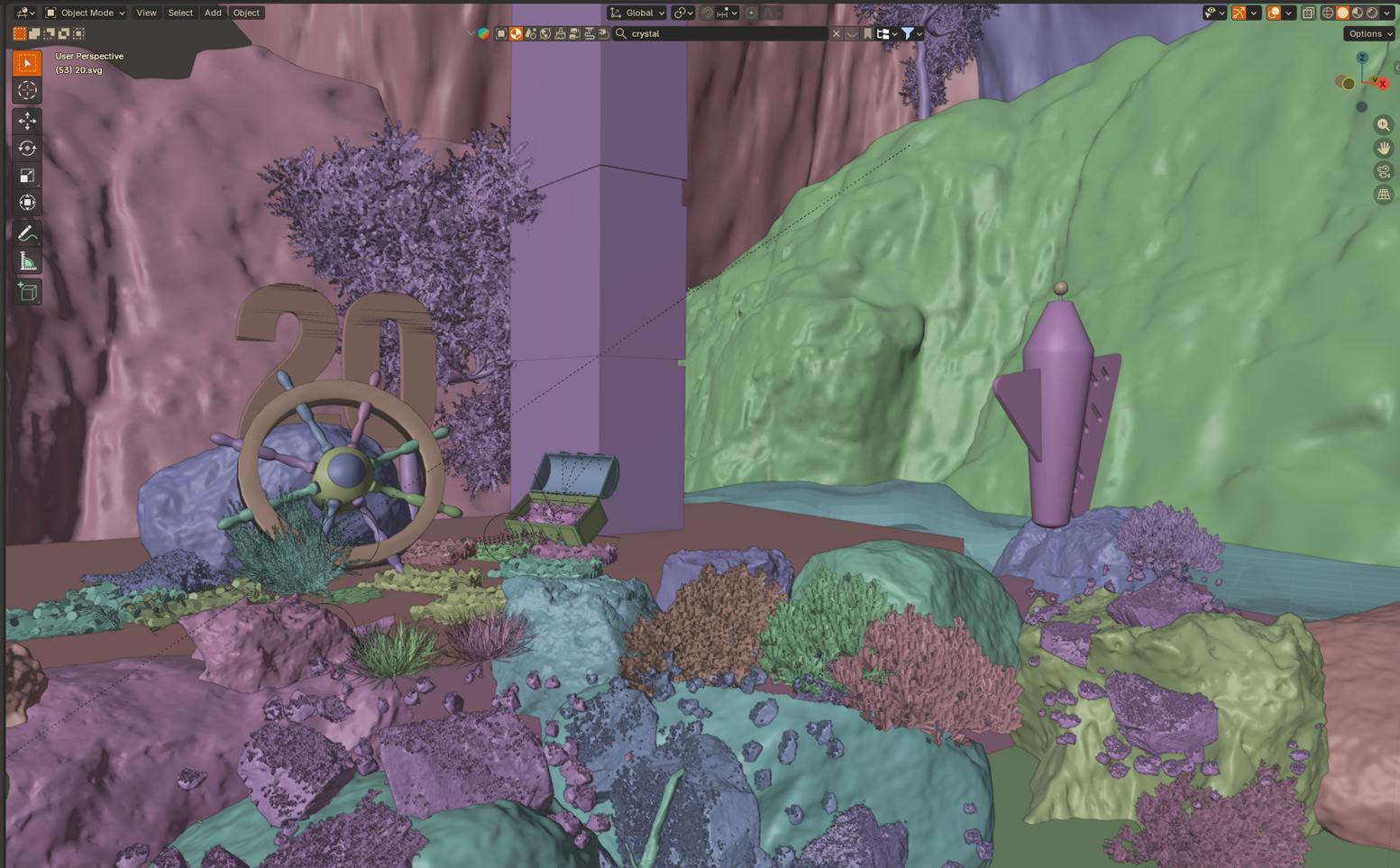This screenshot has width=1400, height=868.
Task: Select the Add Cube tool
Action: (27, 292)
